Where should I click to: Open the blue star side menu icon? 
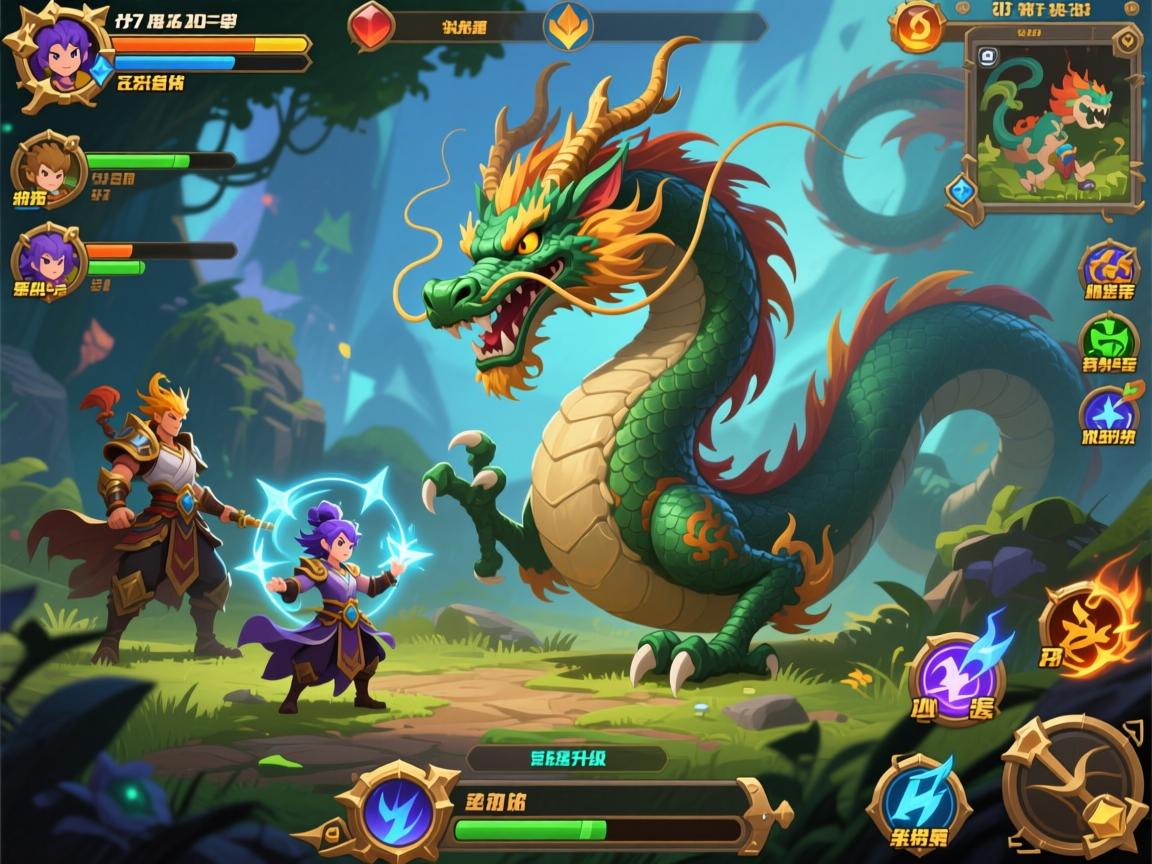pos(1108,412)
